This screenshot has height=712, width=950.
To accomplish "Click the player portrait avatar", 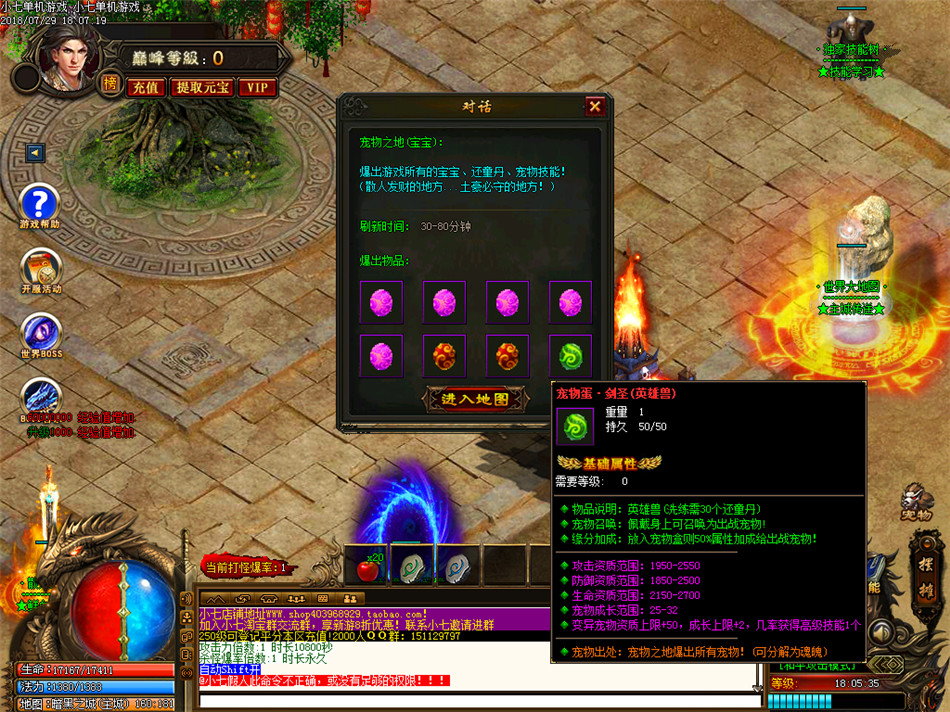I will [68, 52].
